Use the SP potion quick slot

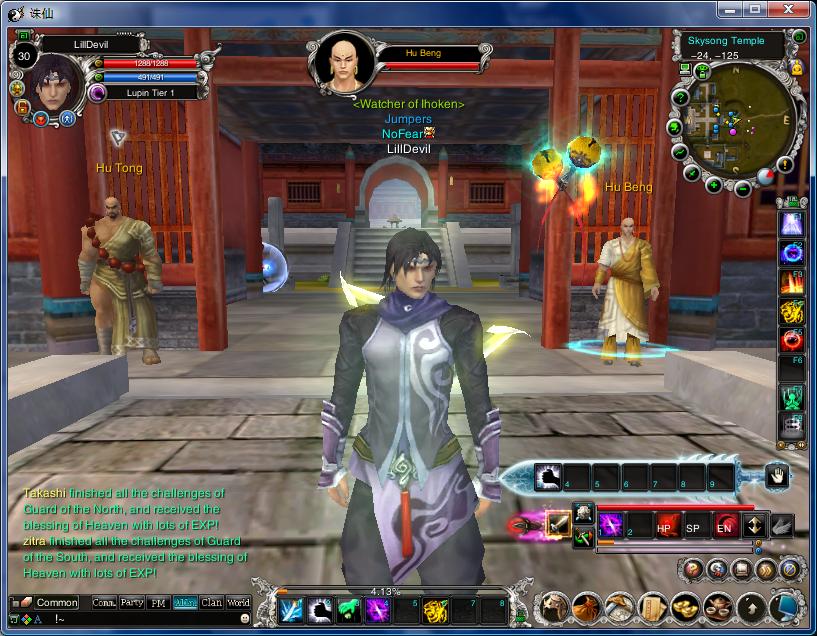coord(694,526)
